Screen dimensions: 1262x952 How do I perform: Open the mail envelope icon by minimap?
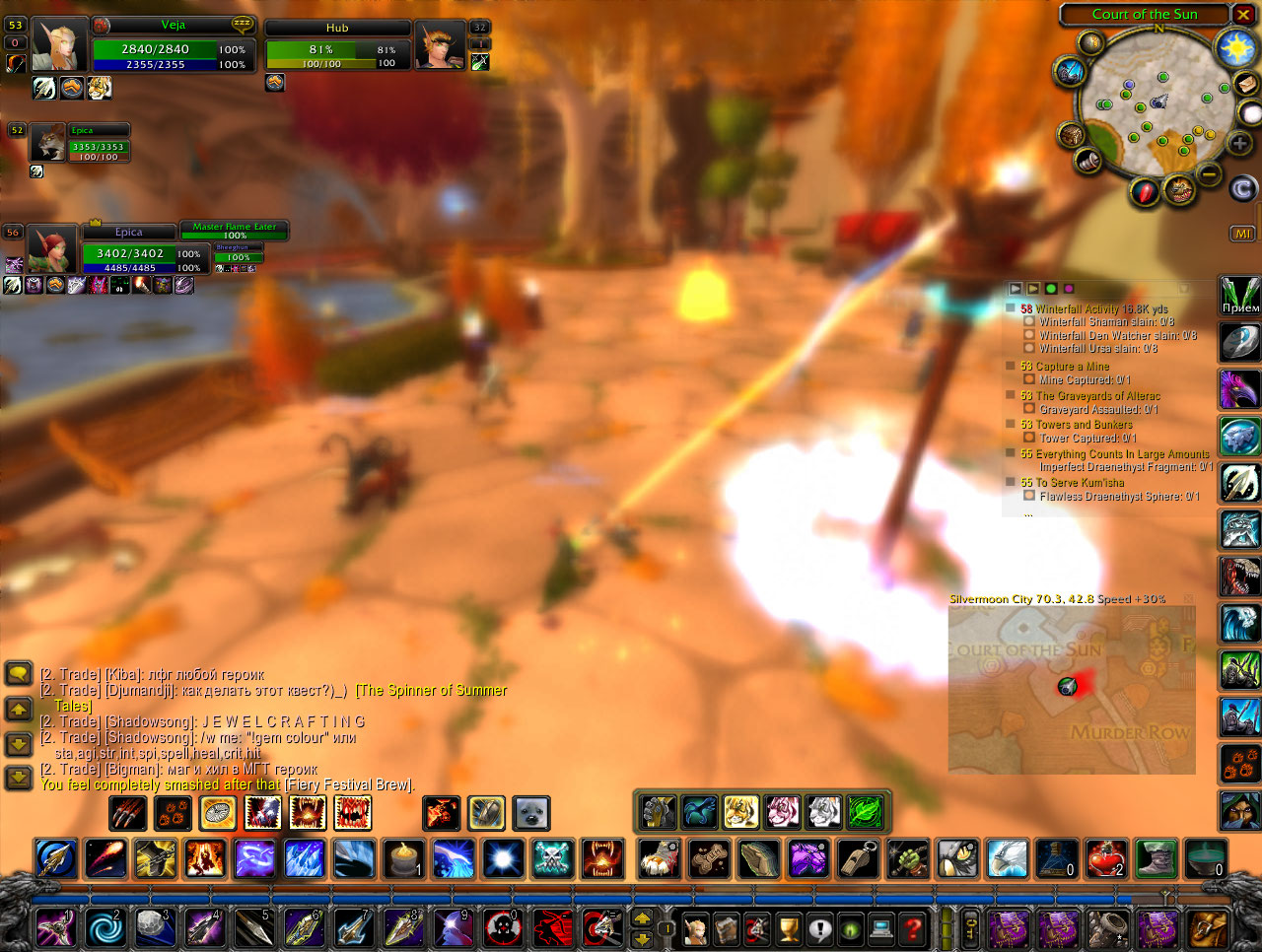tap(1245, 85)
